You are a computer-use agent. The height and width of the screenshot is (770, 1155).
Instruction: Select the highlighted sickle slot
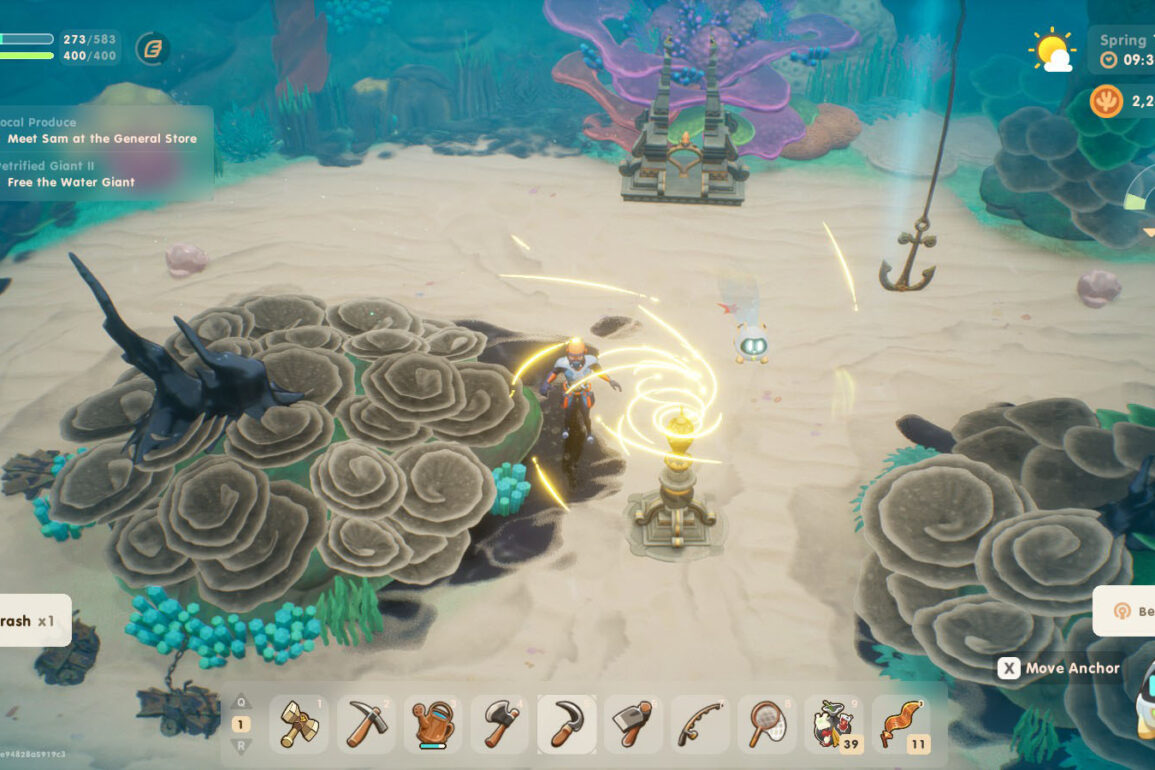click(x=567, y=723)
